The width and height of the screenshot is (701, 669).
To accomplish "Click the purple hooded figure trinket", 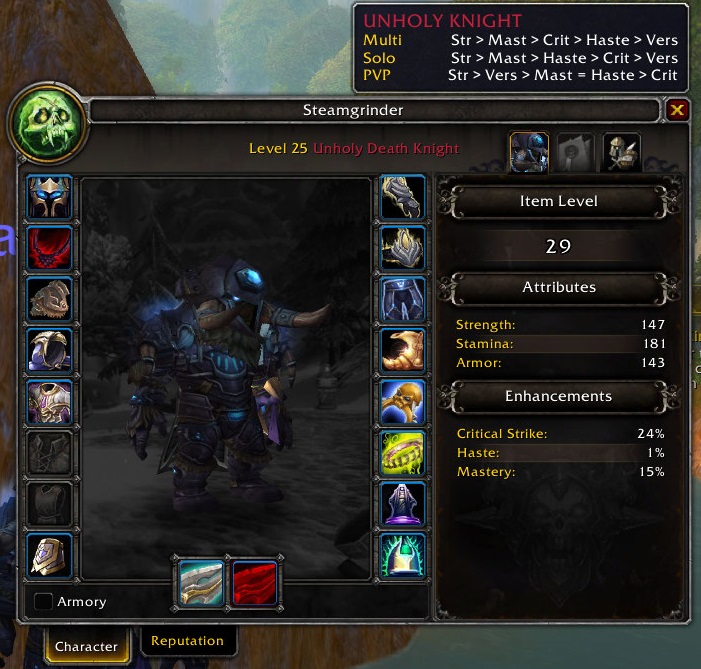I will 403,503.
